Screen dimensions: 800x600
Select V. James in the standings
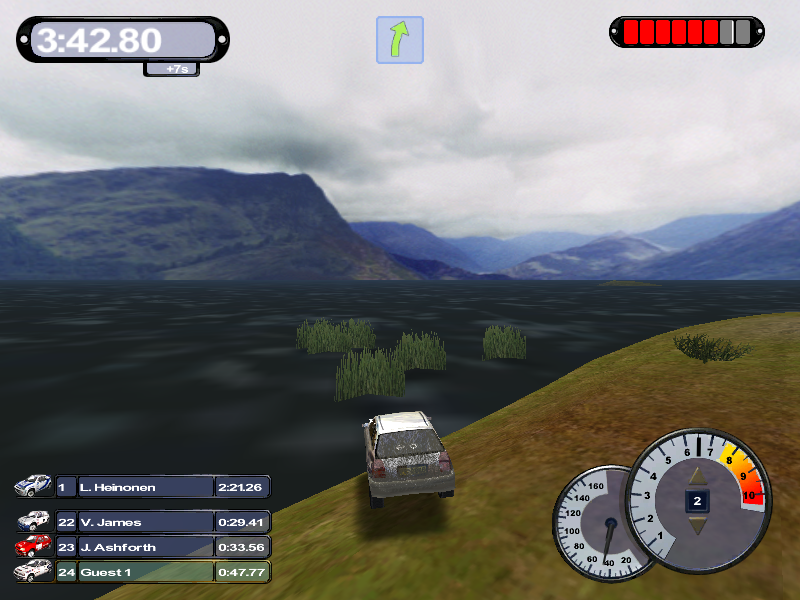click(x=145, y=522)
